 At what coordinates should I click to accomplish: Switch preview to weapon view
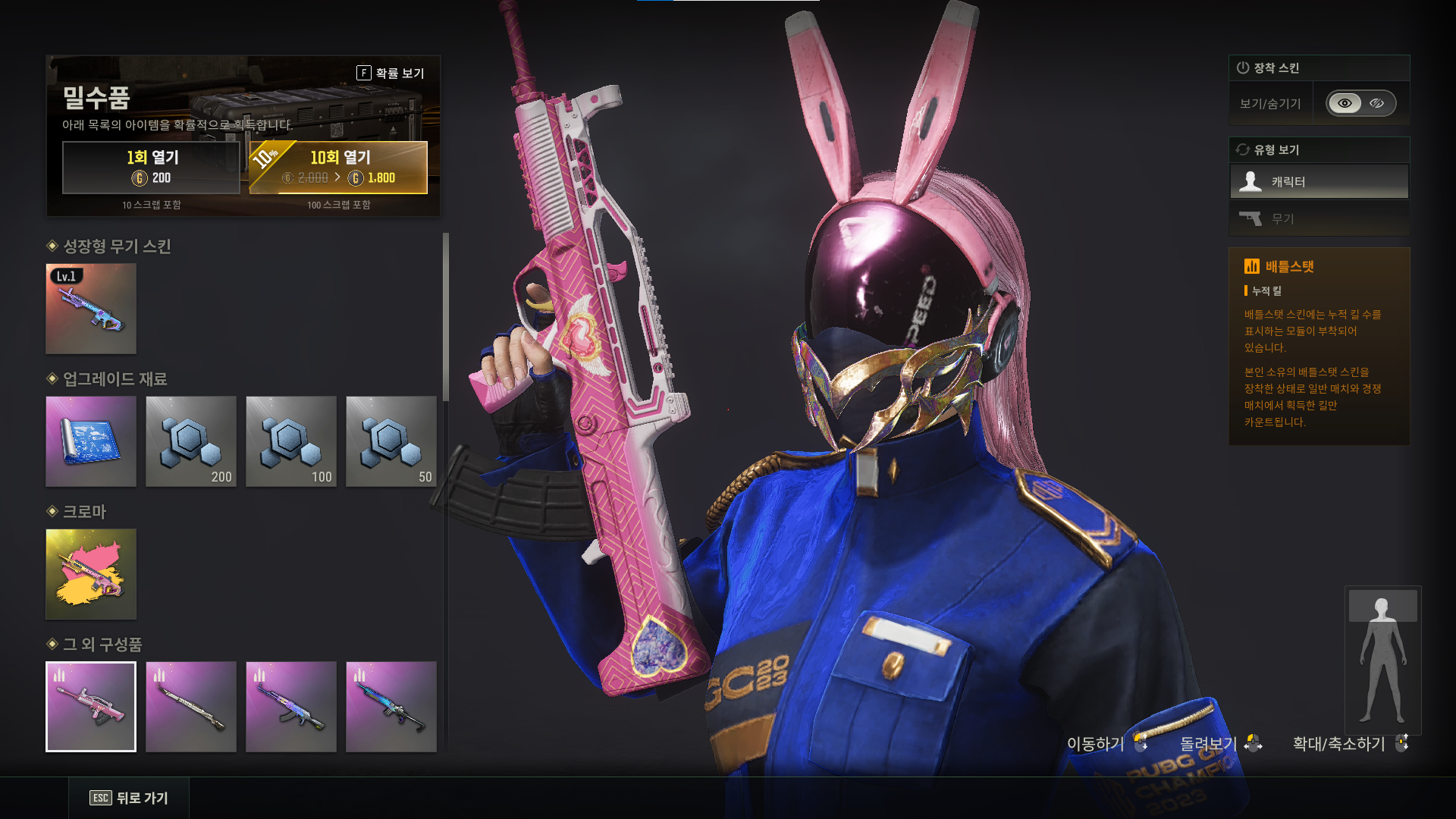pos(1319,219)
